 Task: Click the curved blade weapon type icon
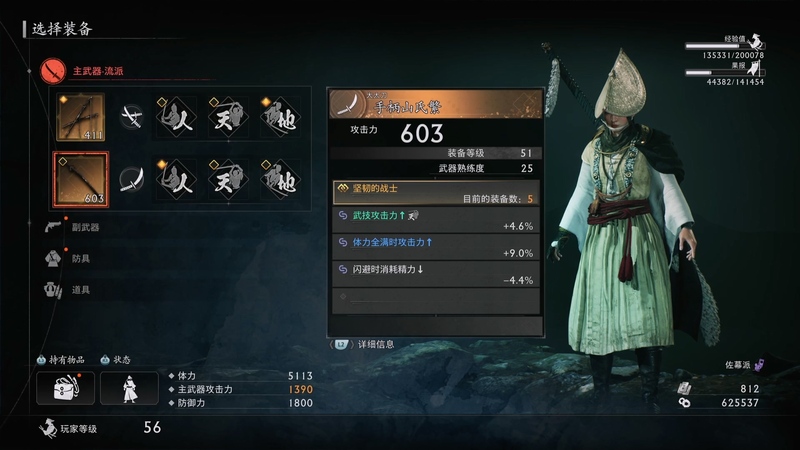[131, 179]
